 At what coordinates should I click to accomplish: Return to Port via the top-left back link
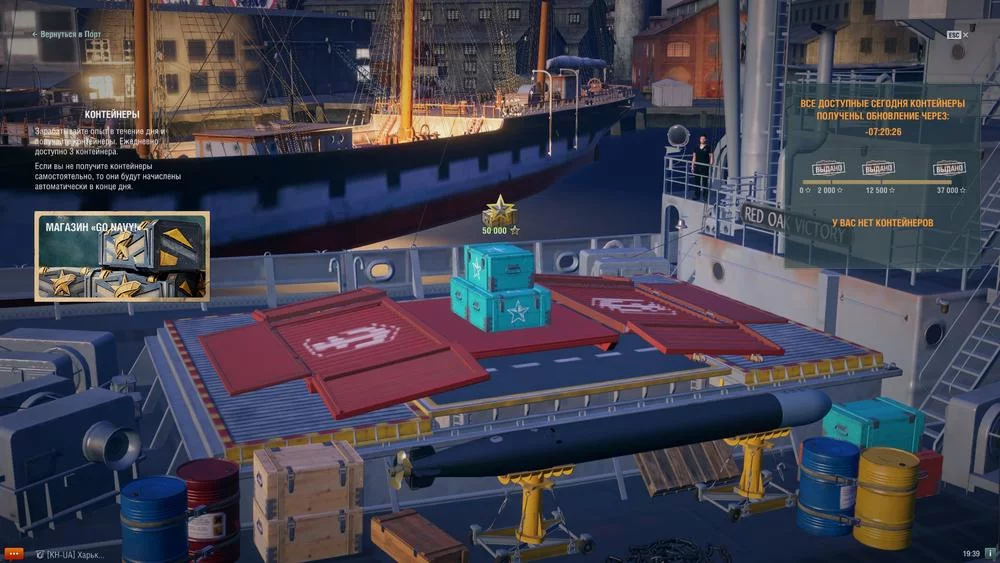(66, 34)
